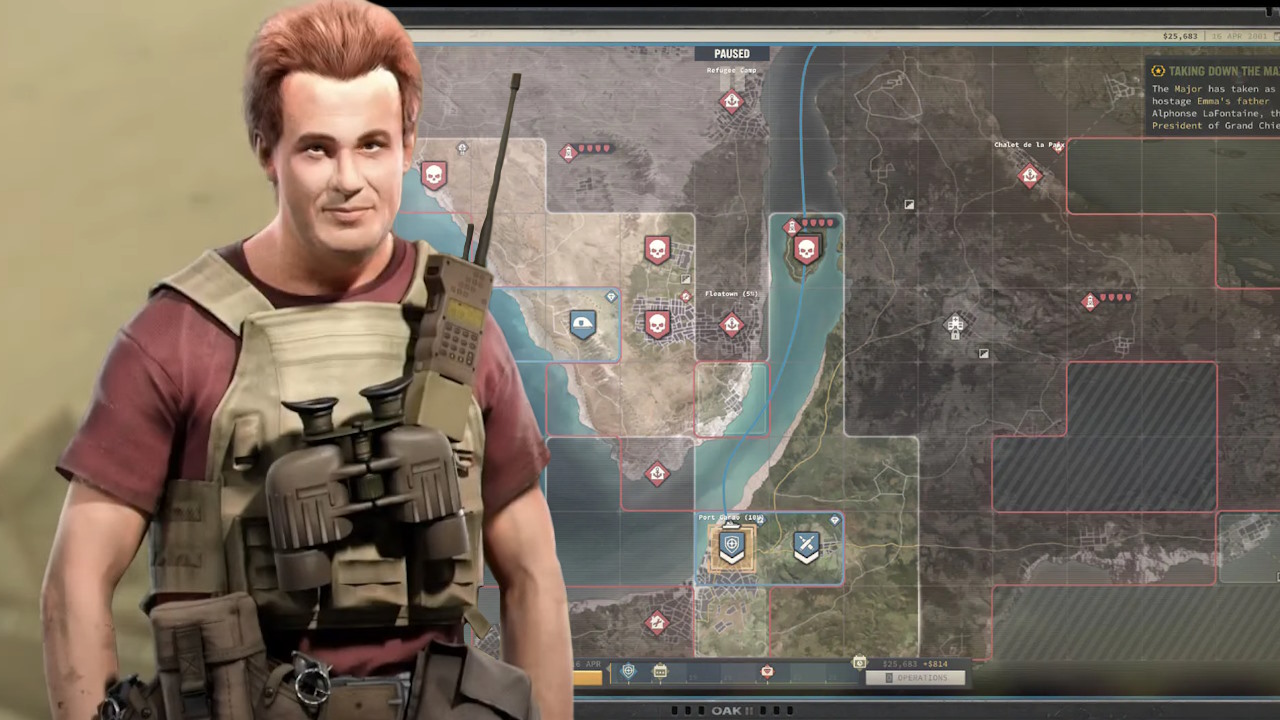
Task: Expand the calendar day entry on the timeline
Action: (x=660, y=671)
